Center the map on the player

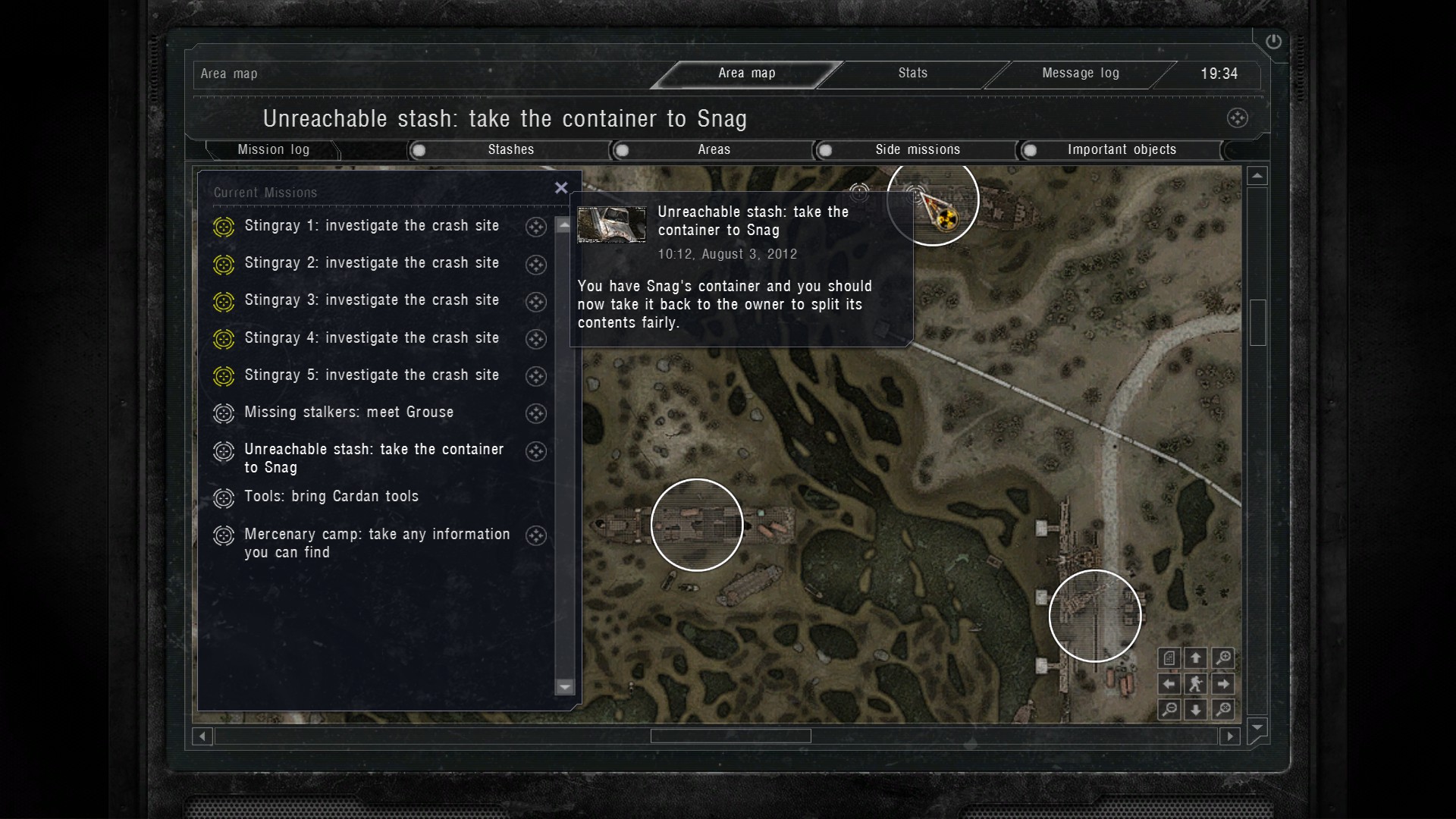coord(1196,684)
